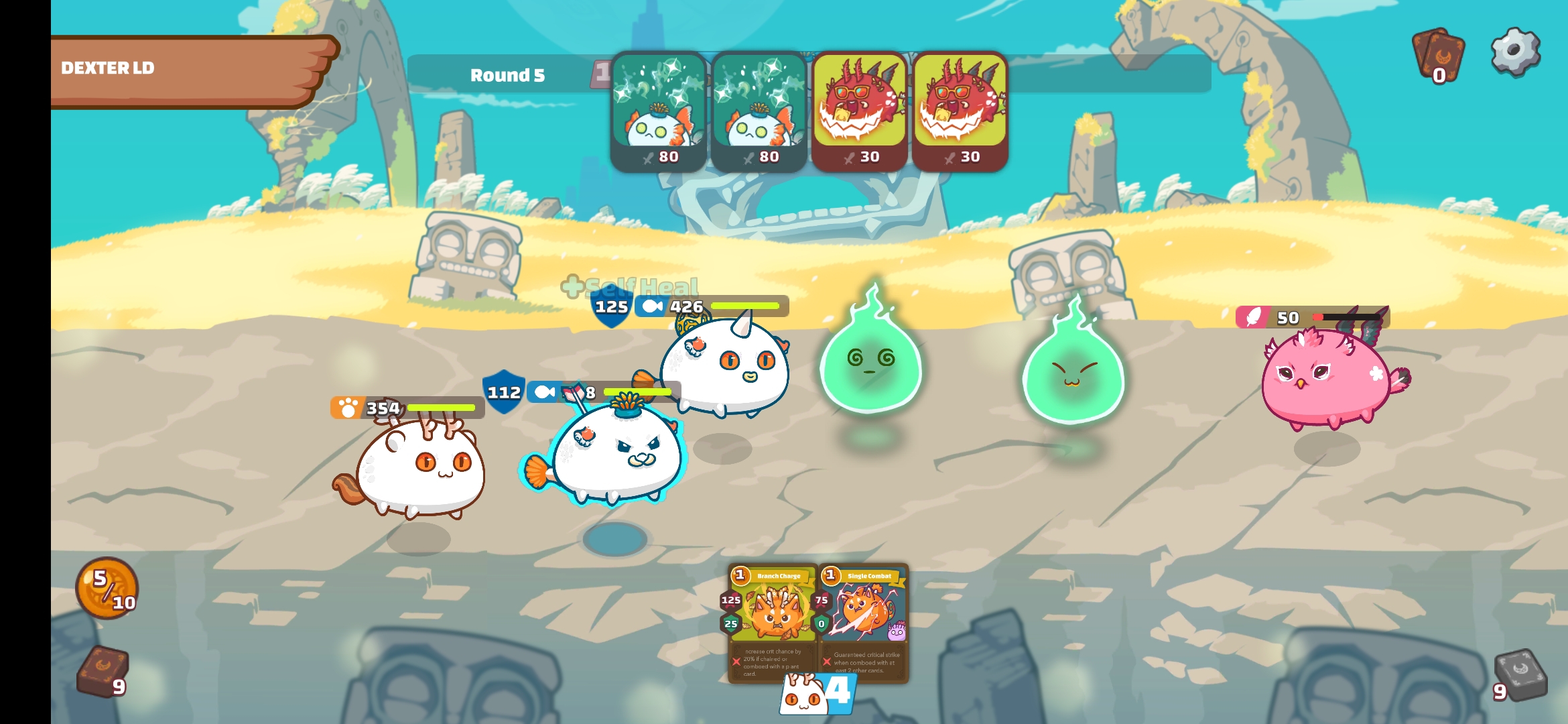Show the opponent's card stack icon
This screenshot has height=724, width=1568.
[x=1437, y=54]
